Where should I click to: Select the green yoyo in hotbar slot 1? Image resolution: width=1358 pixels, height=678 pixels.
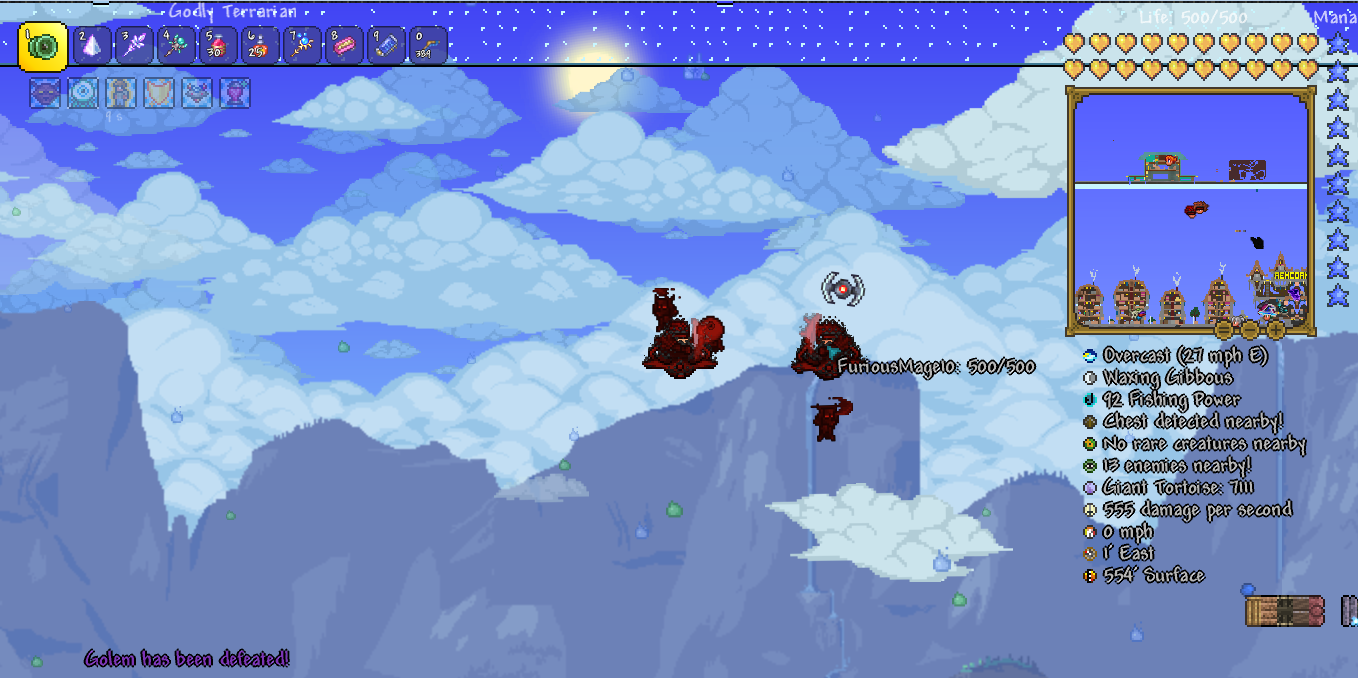pyautogui.click(x=43, y=46)
